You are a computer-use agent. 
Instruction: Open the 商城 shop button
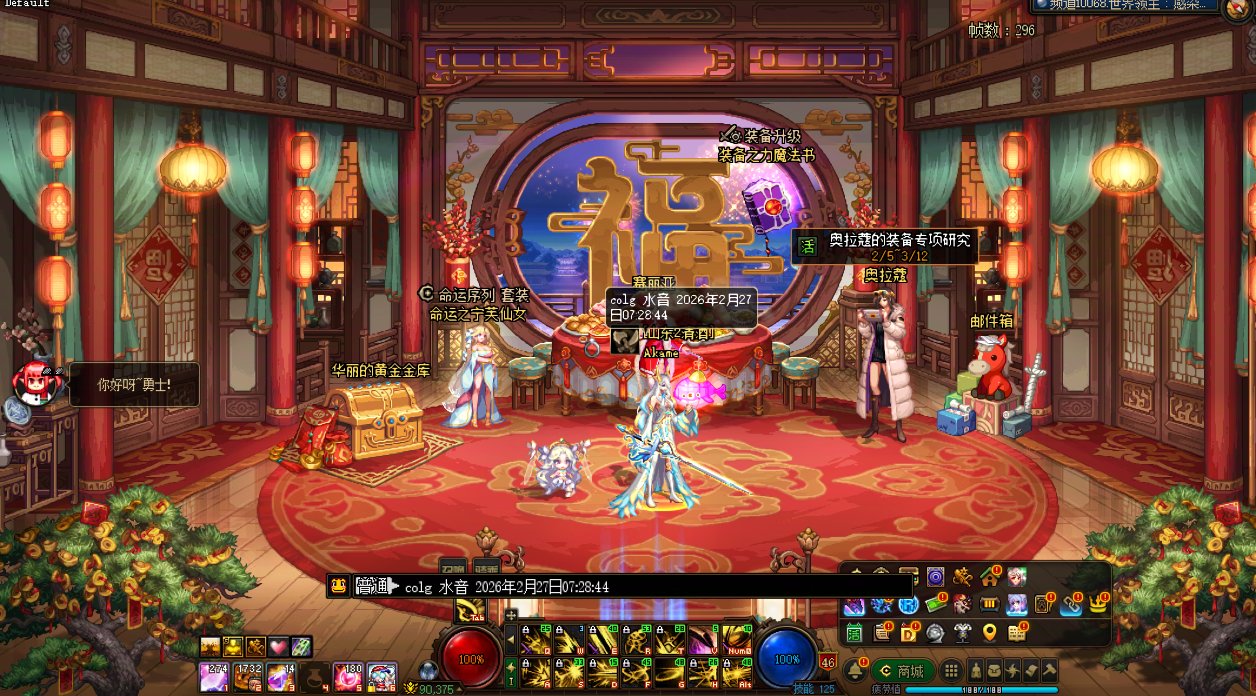click(x=903, y=671)
